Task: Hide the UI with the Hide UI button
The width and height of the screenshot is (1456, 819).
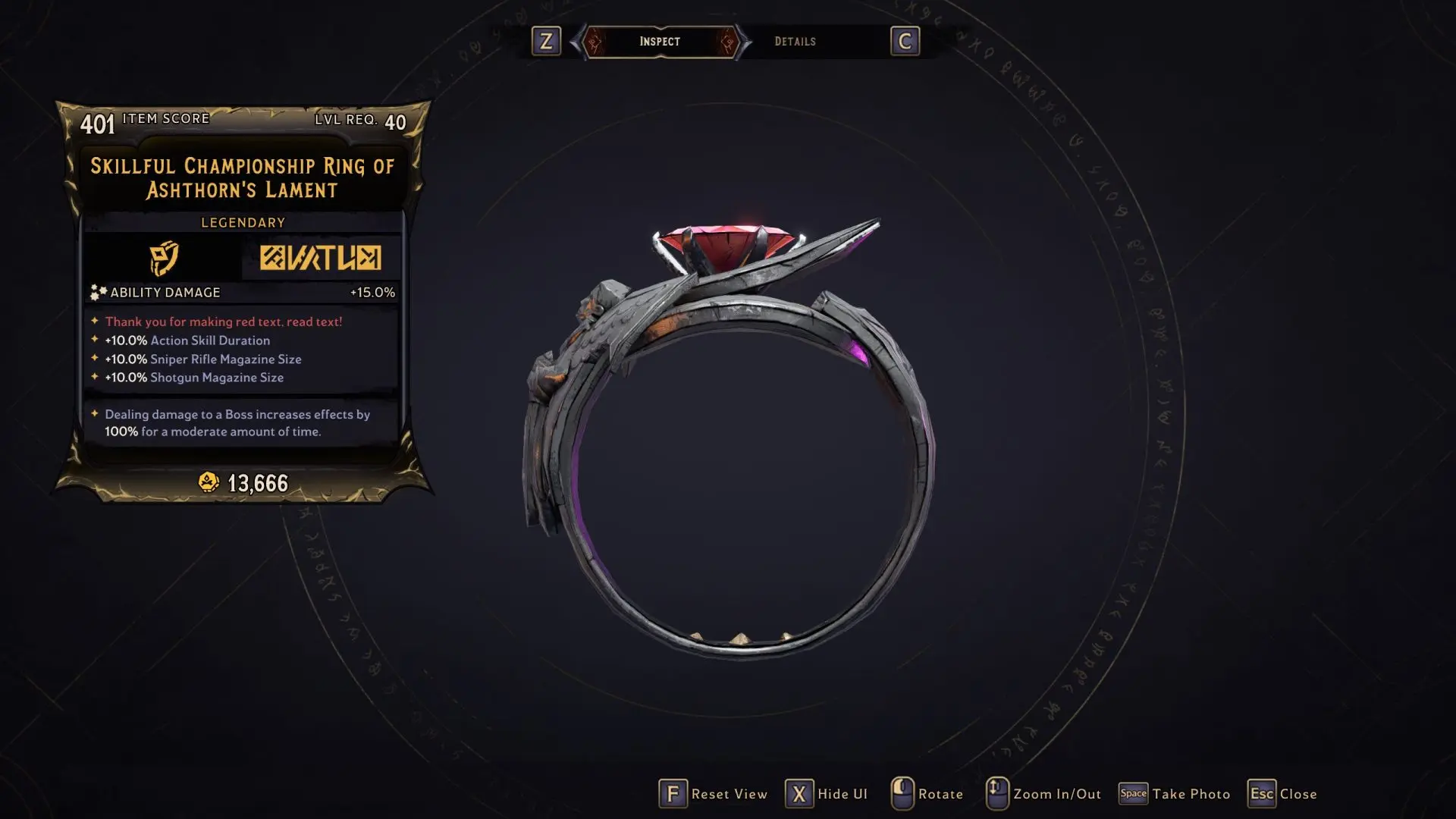Action: point(843,794)
